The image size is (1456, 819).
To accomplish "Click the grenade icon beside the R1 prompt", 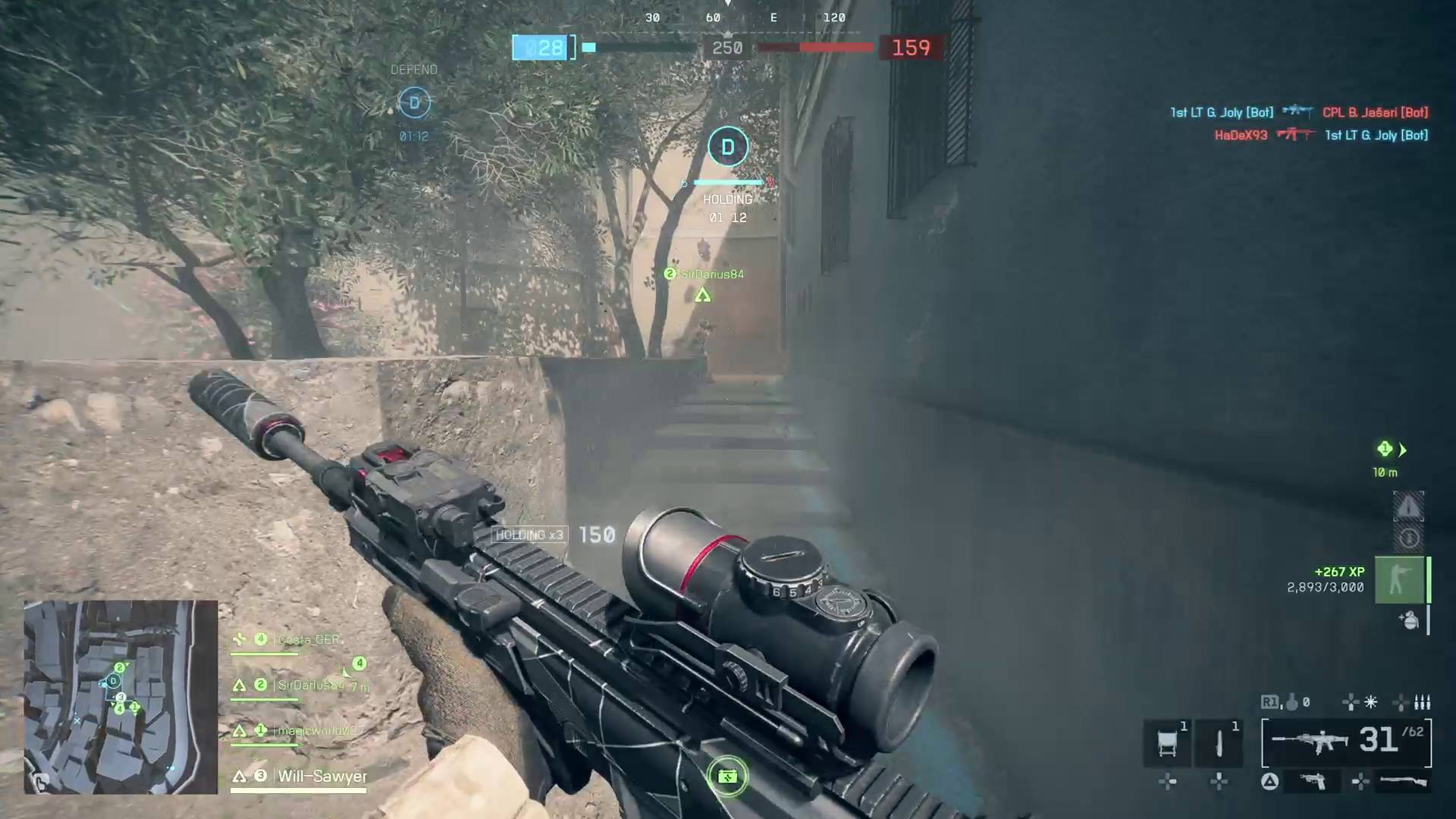I will [x=1293, y=702].
